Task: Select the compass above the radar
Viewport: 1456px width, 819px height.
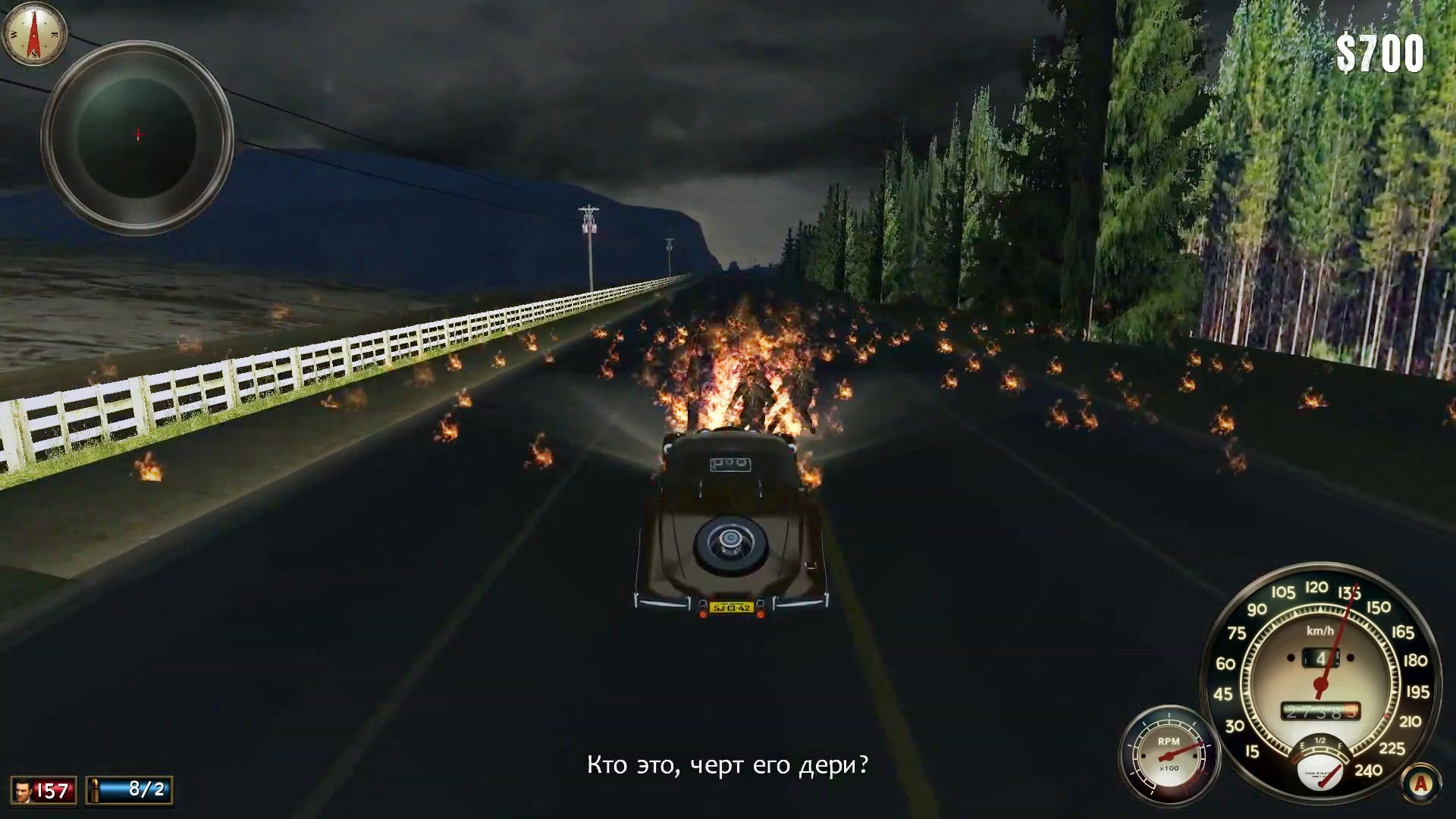Action: [x=34, y=33]
